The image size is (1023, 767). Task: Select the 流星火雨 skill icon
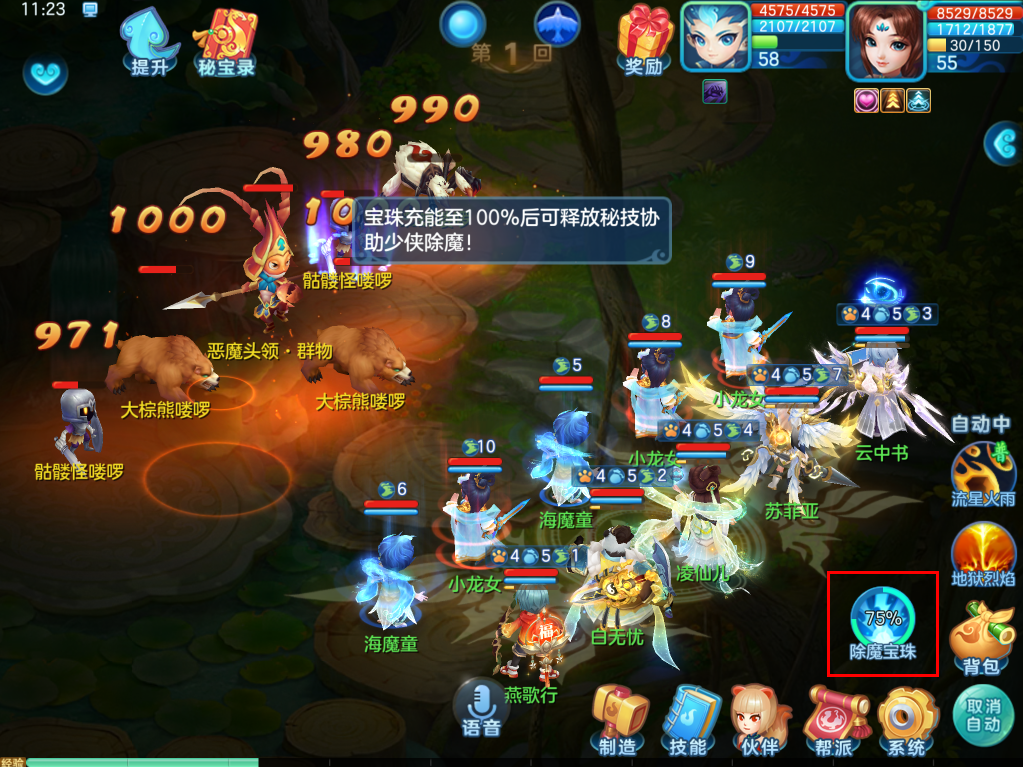[983, 474]
